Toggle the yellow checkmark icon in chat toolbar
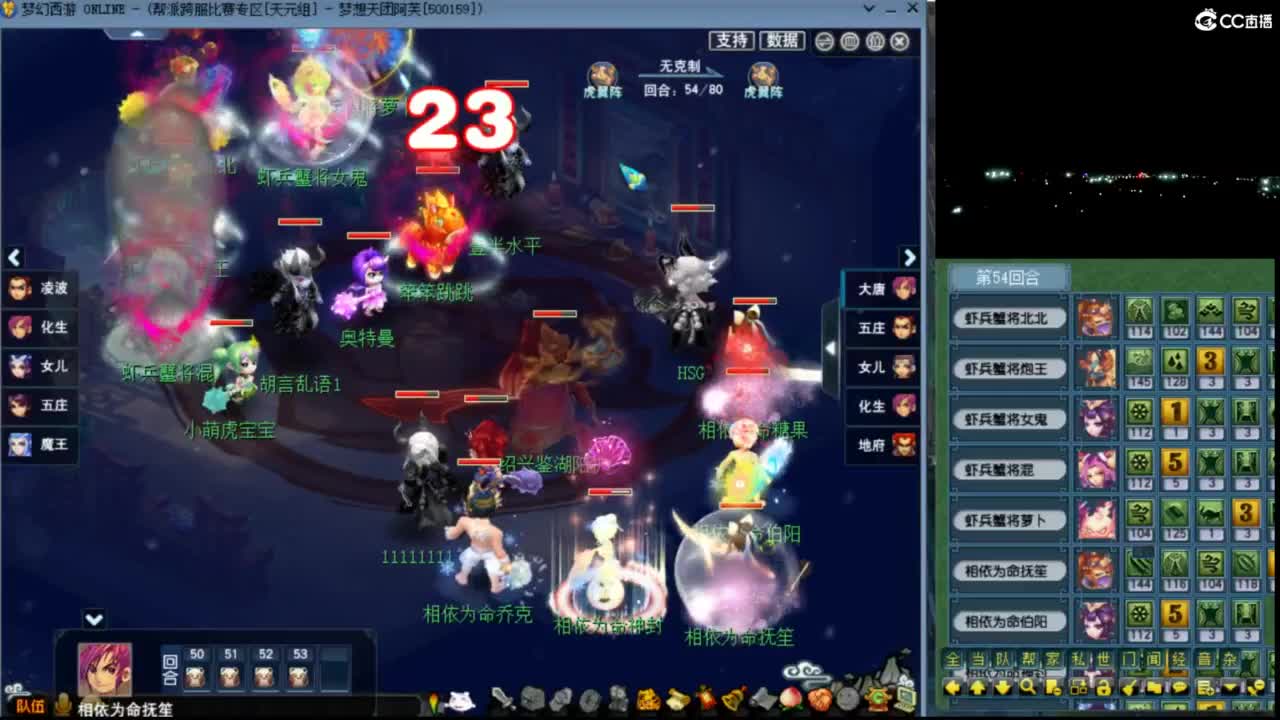Screen dimensions: 1280x720 [1128, 688]
